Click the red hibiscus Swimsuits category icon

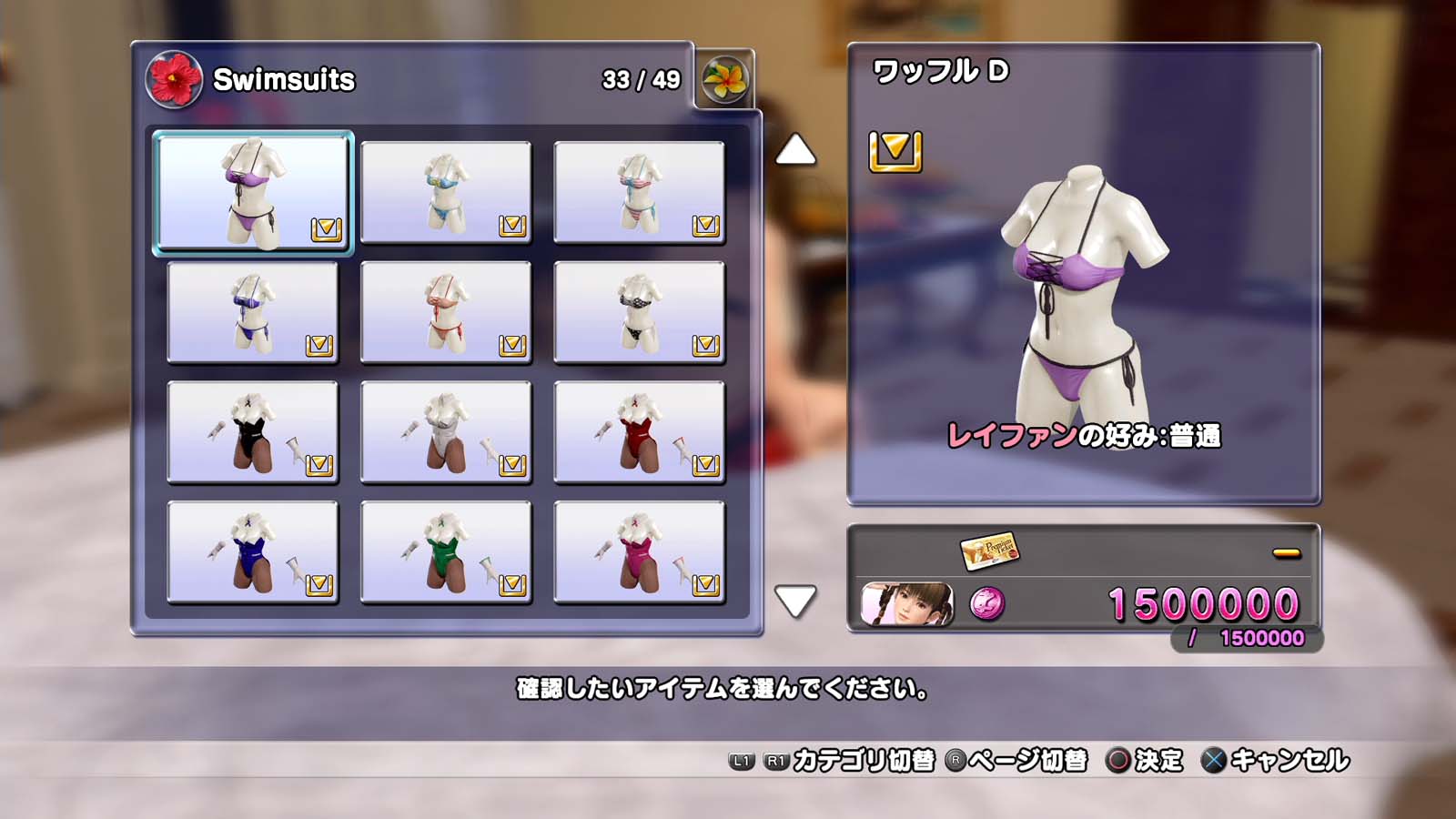(x=173, y=79)
